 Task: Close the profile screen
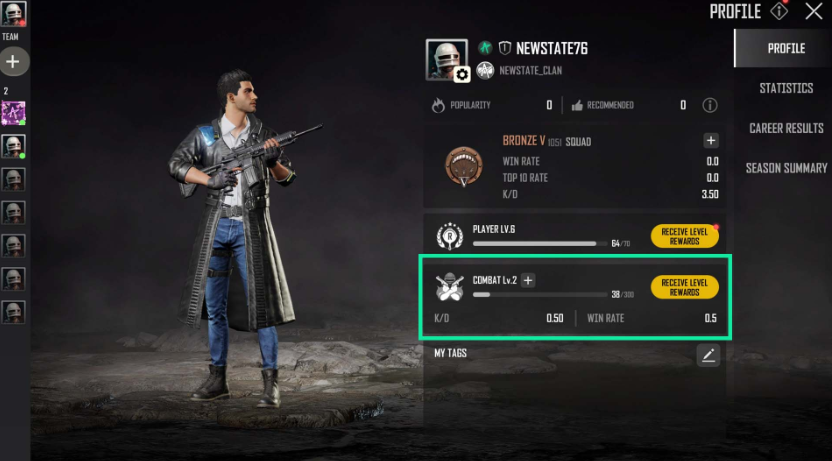click(814, 12)
